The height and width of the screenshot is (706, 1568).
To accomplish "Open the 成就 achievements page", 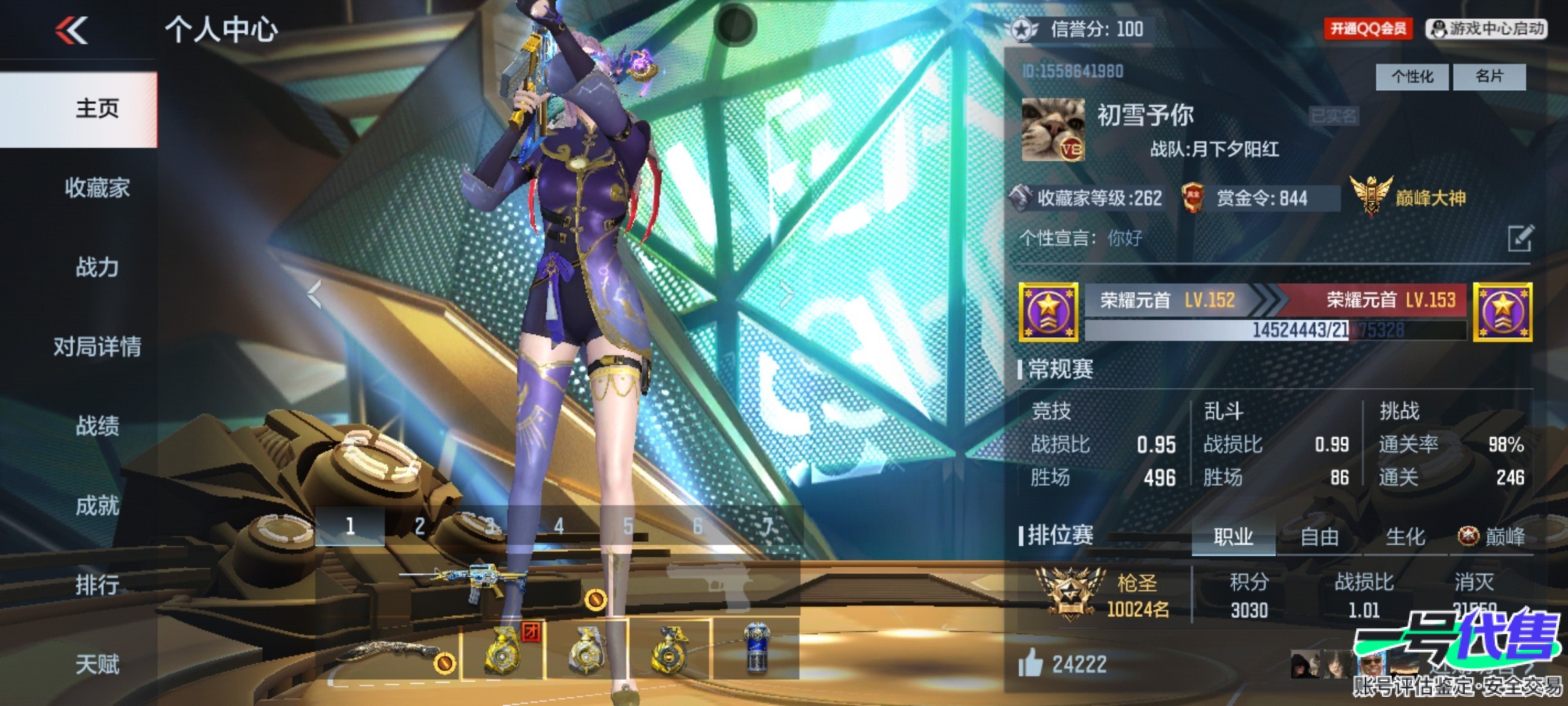I will coord(97,505).
